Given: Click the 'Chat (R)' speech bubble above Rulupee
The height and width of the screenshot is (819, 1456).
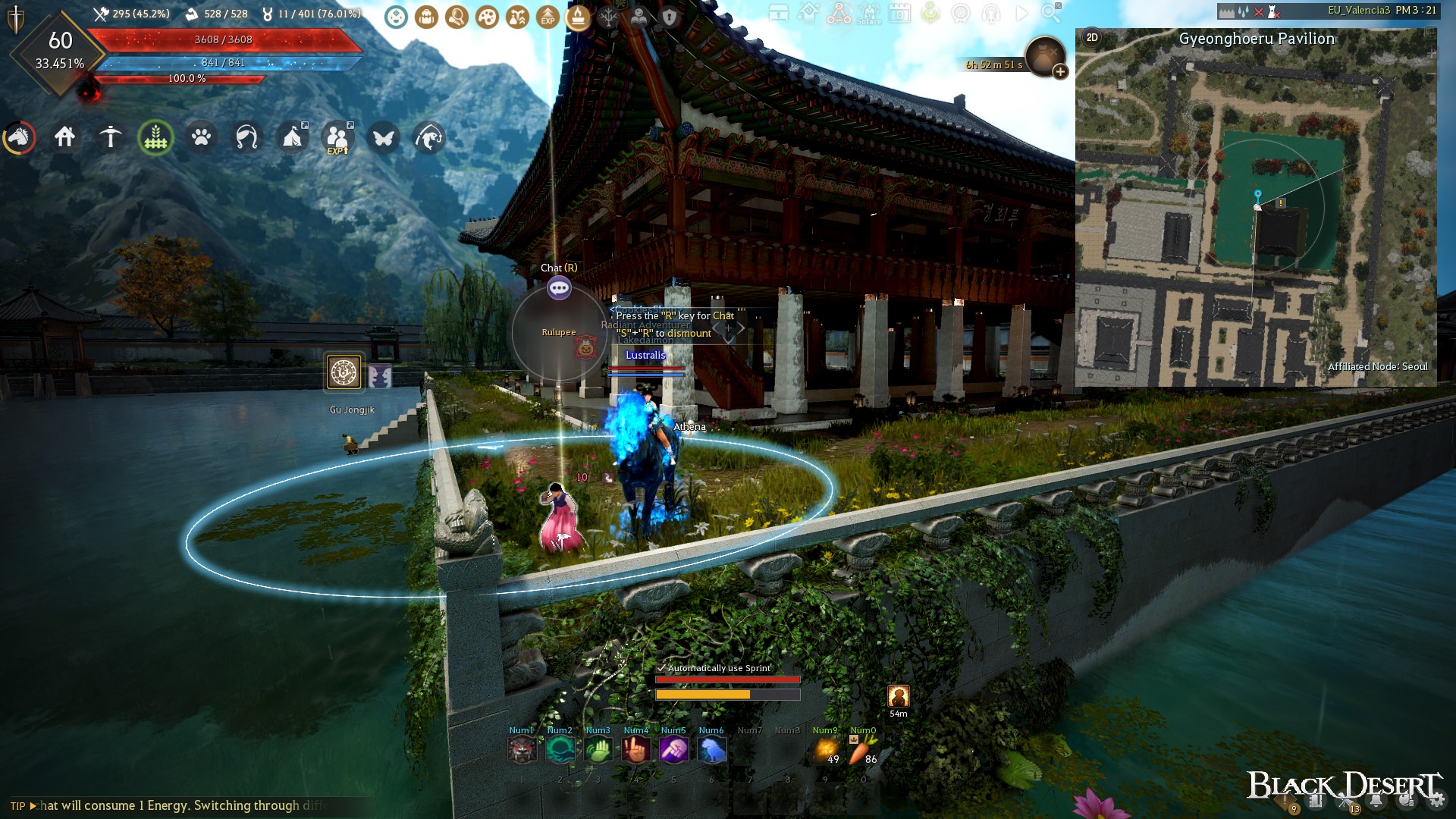Looking at the screenshot, I should [559, 288].
